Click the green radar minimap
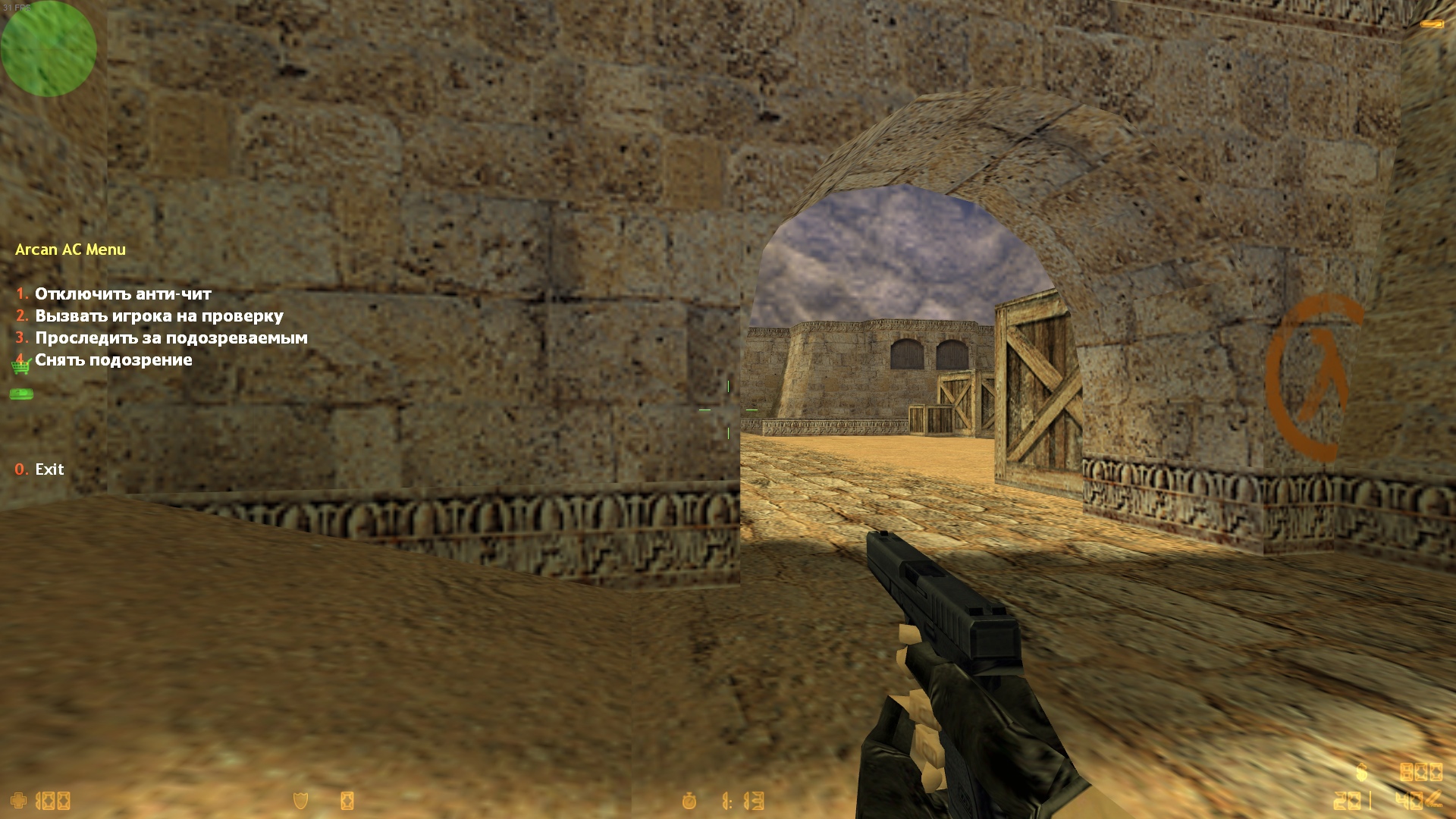This screenshot has width=1456, height=819. click(49, 49)
